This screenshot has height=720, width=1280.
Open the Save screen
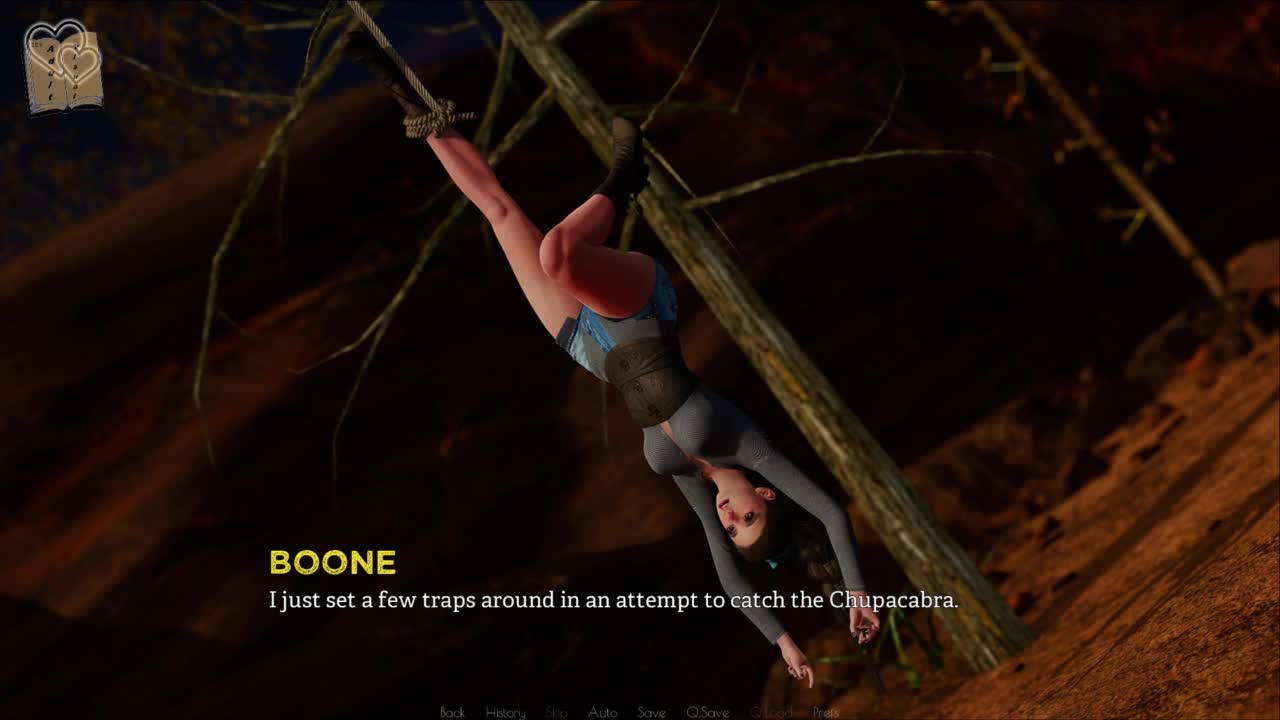[651, 712]
